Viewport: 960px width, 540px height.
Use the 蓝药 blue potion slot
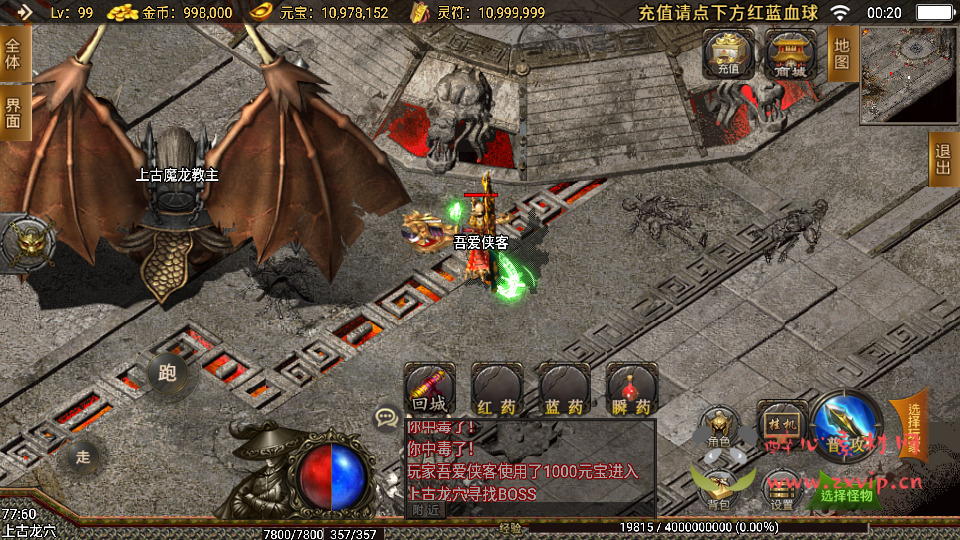563,389
